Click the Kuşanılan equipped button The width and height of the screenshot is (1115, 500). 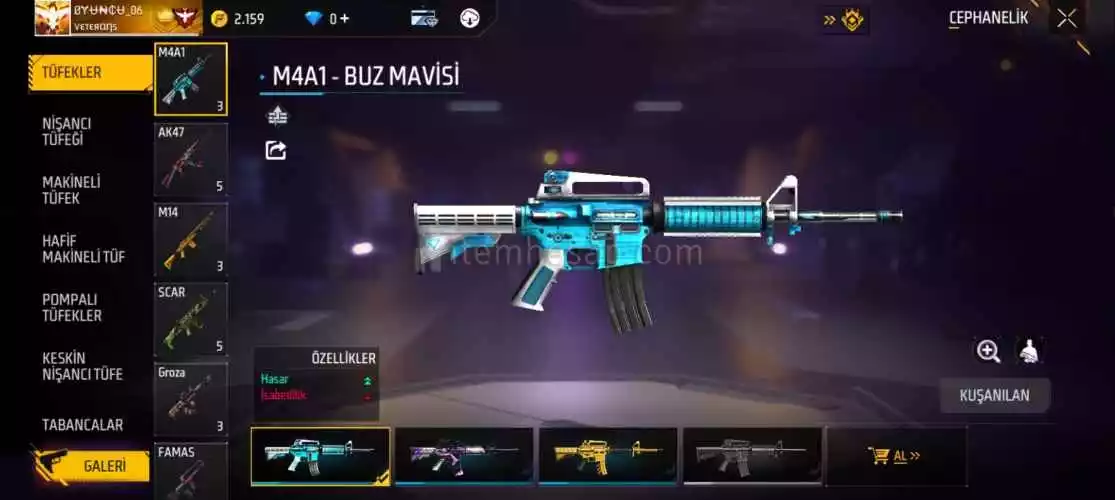(994, 395)
